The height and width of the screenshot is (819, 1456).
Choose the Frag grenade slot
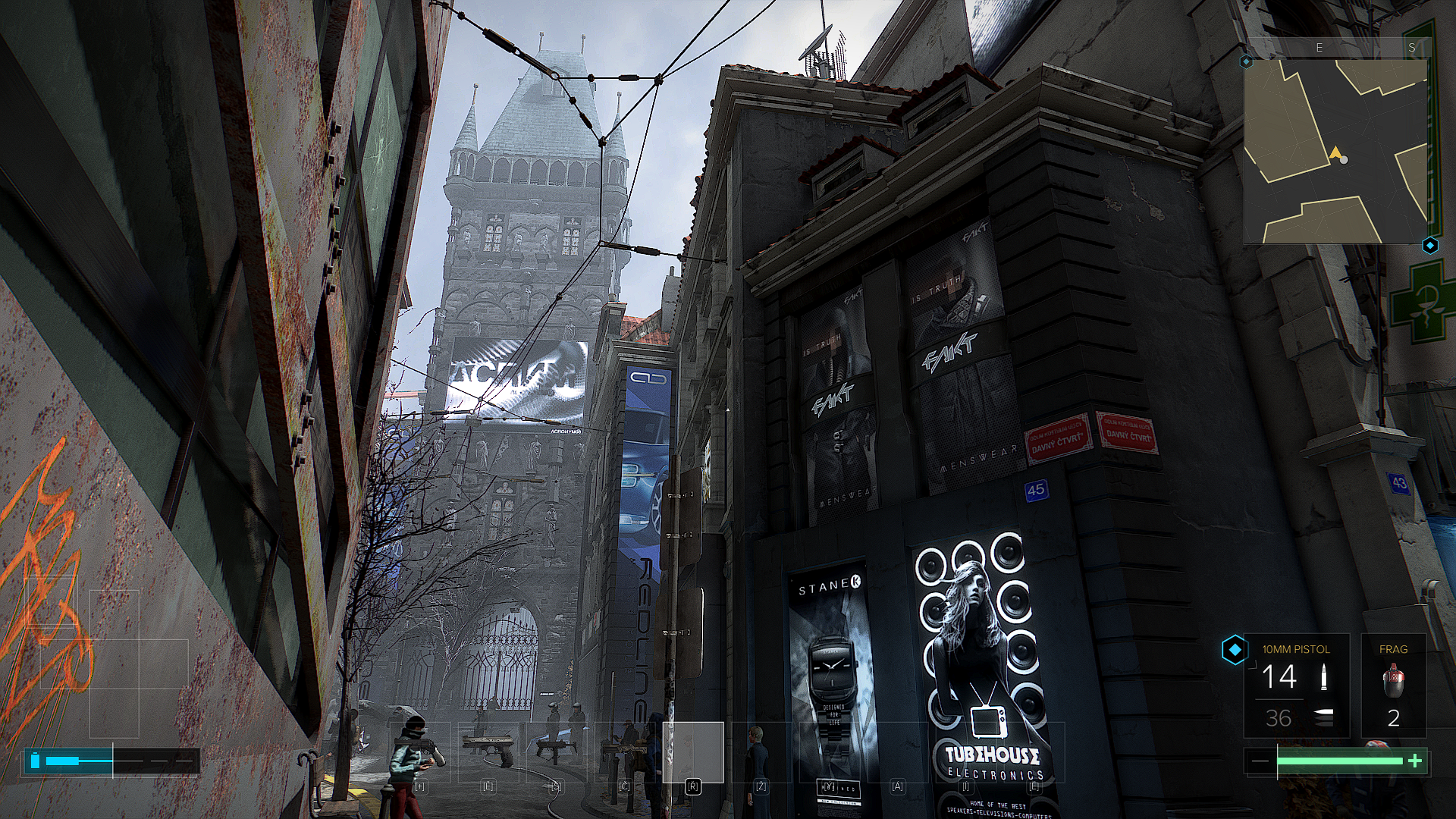point(1393,686)
